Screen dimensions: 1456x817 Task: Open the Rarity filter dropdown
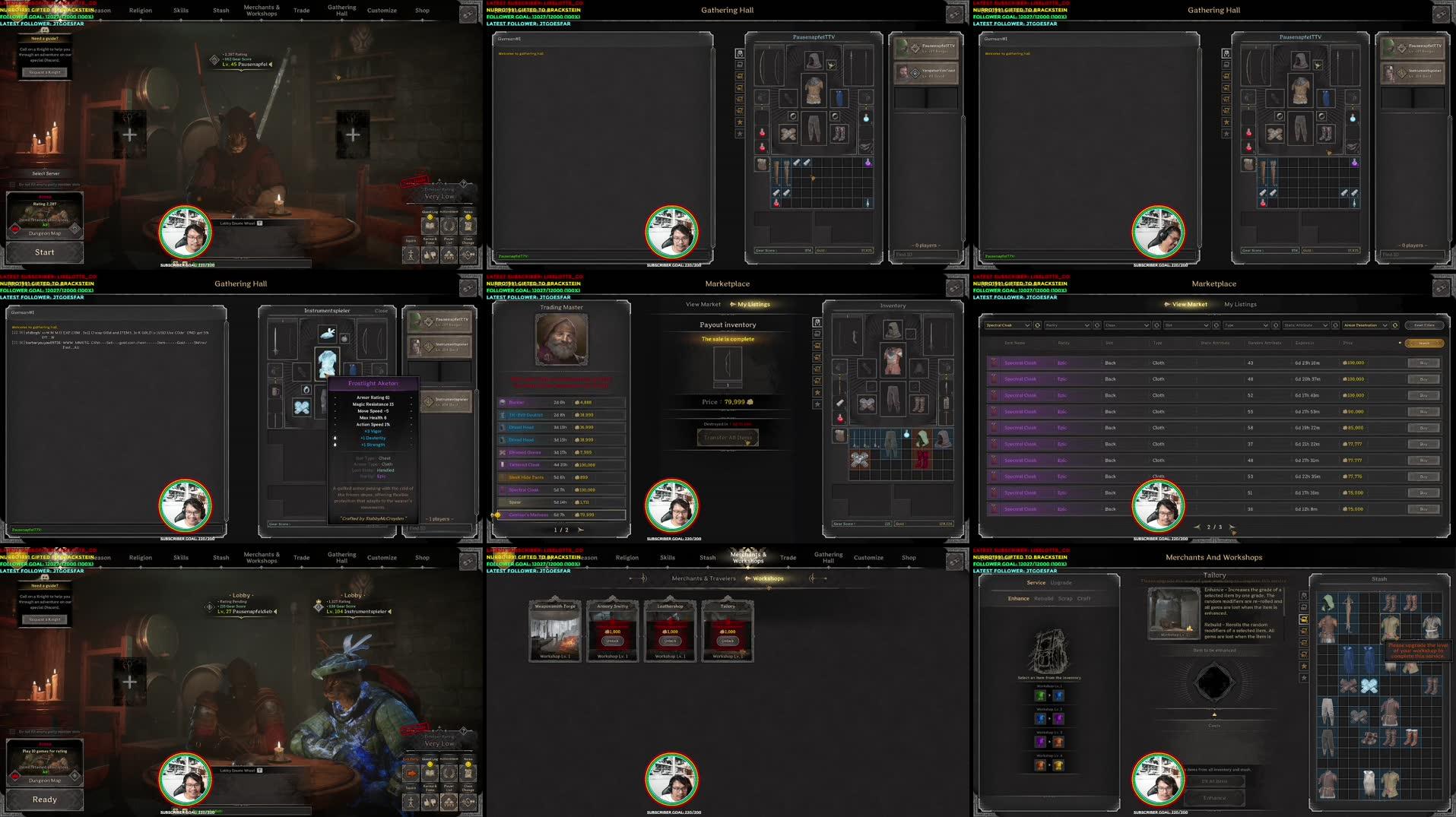point(1068,325)
